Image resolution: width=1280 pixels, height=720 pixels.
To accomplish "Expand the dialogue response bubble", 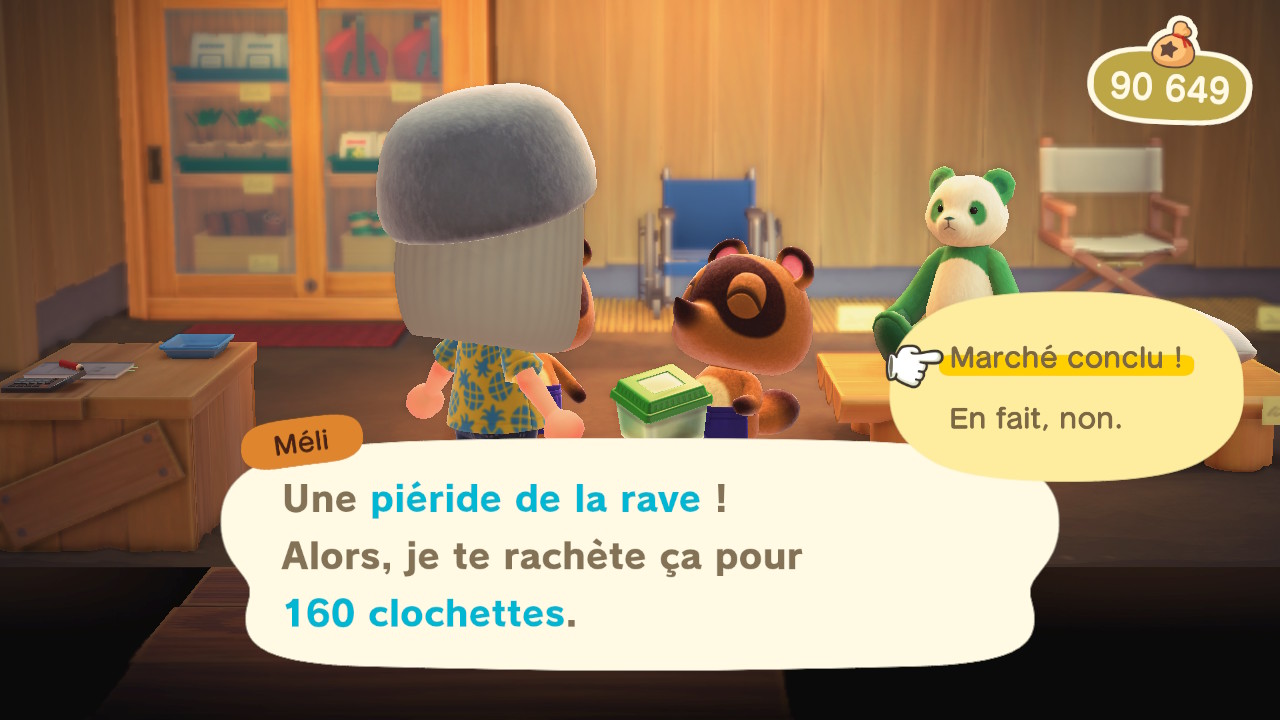I will (x=1062, y=390).
